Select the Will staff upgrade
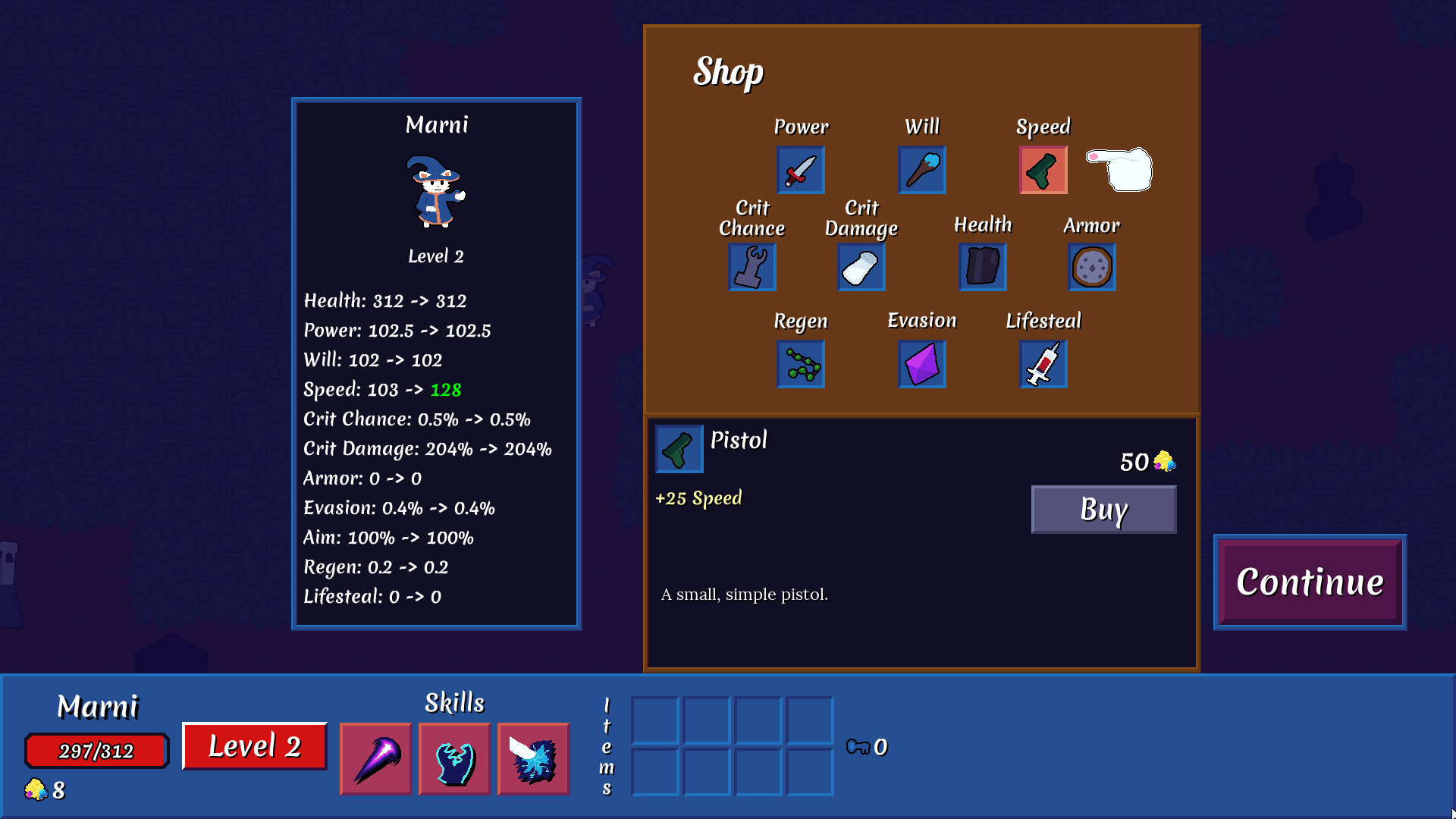Image resolution: width=1456 pixels, height=819 pixels. (921, 170)
